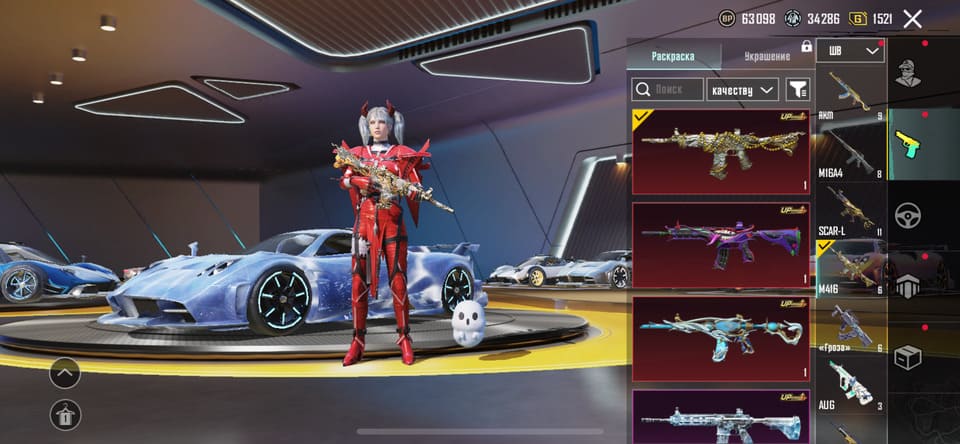
Task: Pick the icy white M416 skin
Action: coord(720,418)
